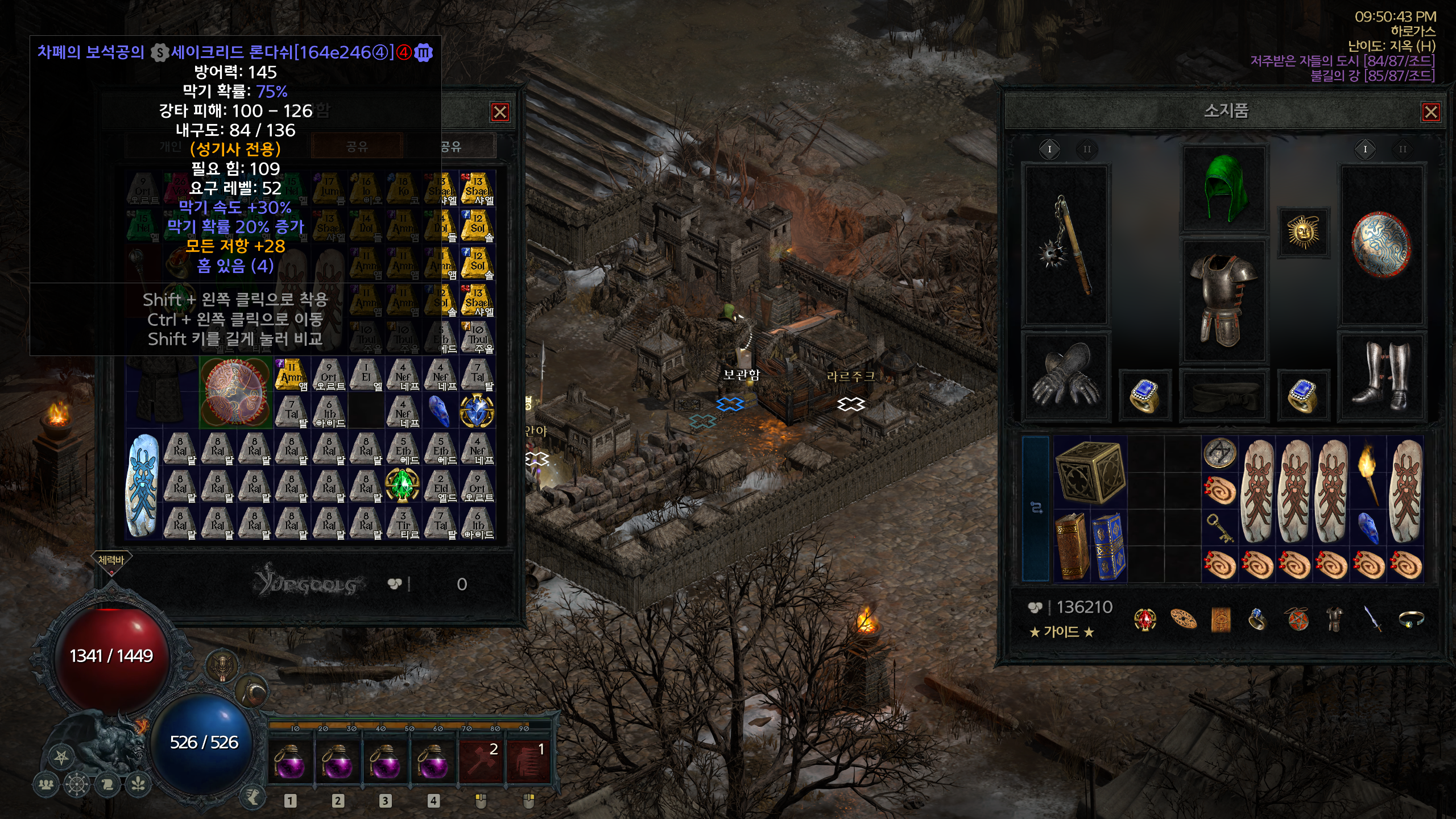Click the equipped flail weapon slot
Screen dimensions: 1456x819
point(1066,245)
